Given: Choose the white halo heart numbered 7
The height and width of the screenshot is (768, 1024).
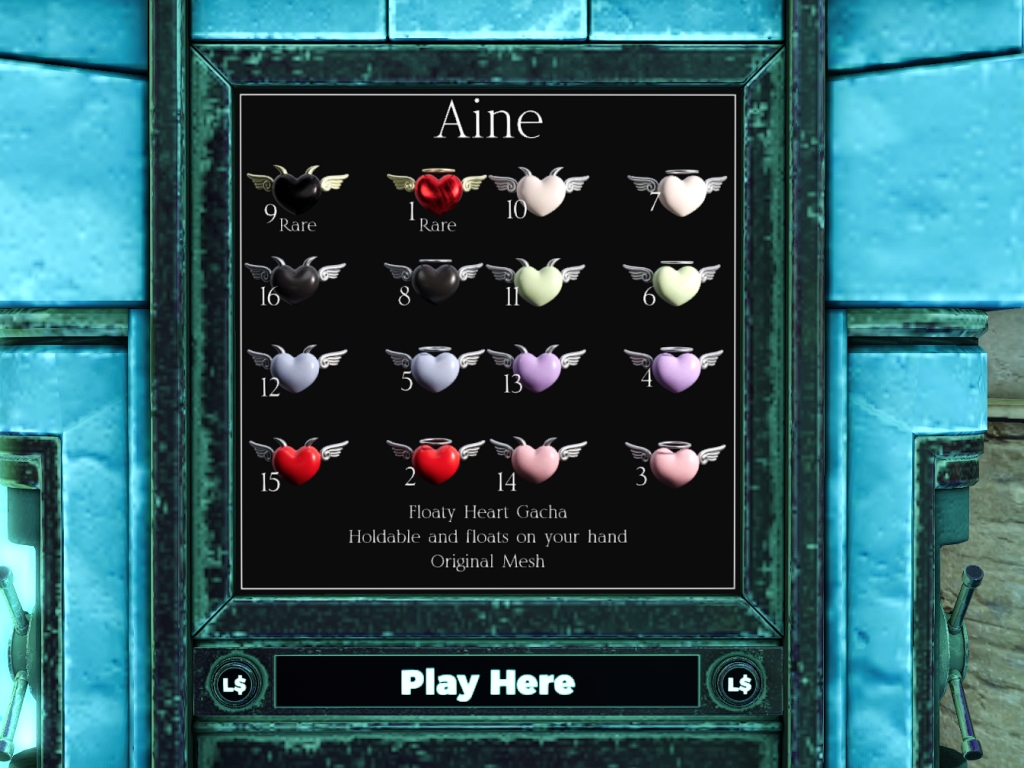Looking at the screenshot, I should 681,194.
